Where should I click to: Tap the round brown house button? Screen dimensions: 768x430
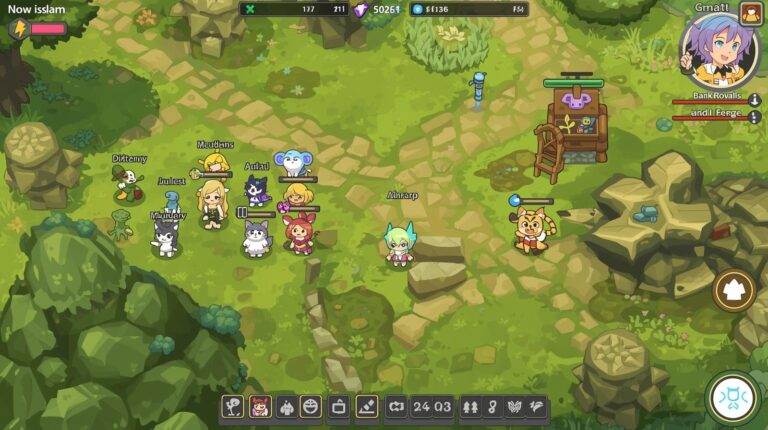pyautogui.click(x=734, y=290)
